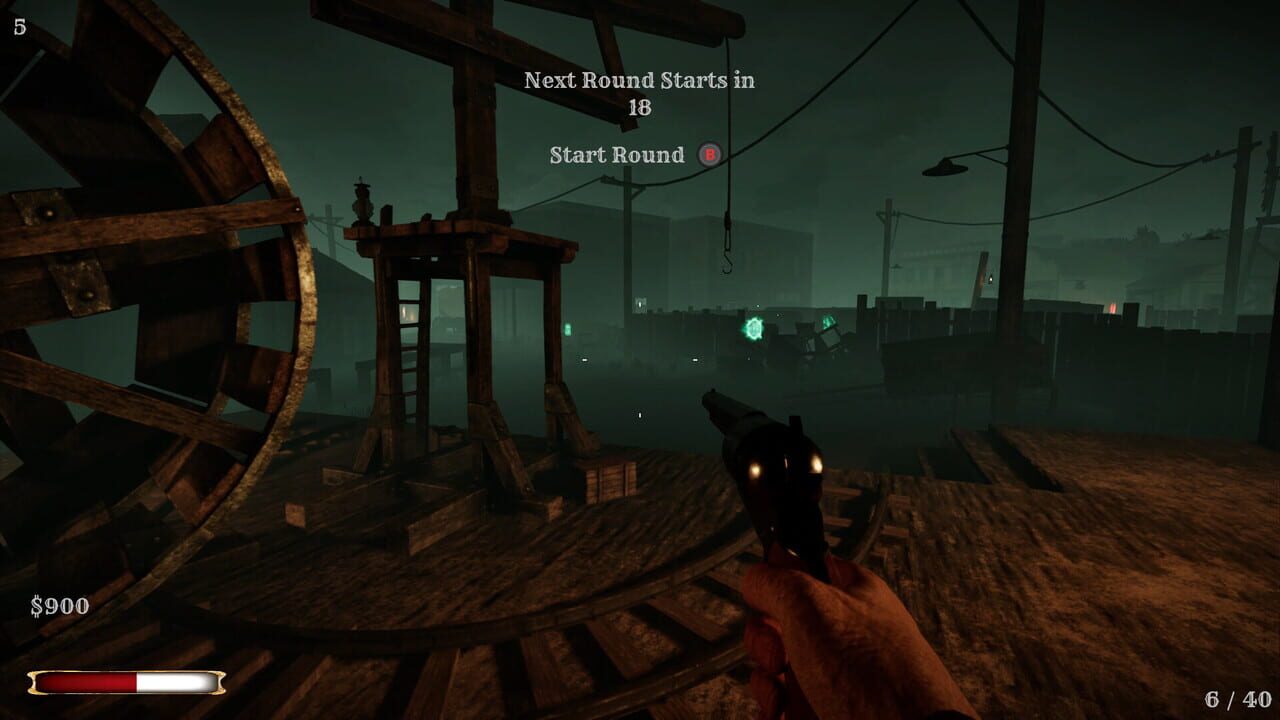Click the B controller button icon beside Start Round
The height and width of the screenshot is (720, 1280).
pos(711,155)
